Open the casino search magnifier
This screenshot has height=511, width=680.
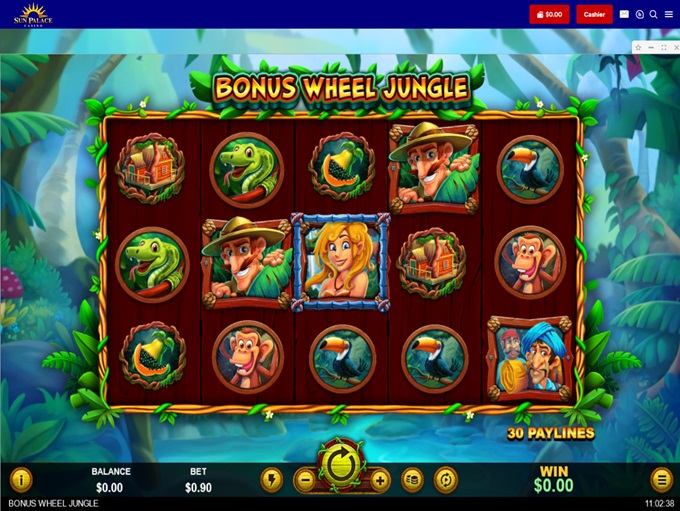click(653, 15)
